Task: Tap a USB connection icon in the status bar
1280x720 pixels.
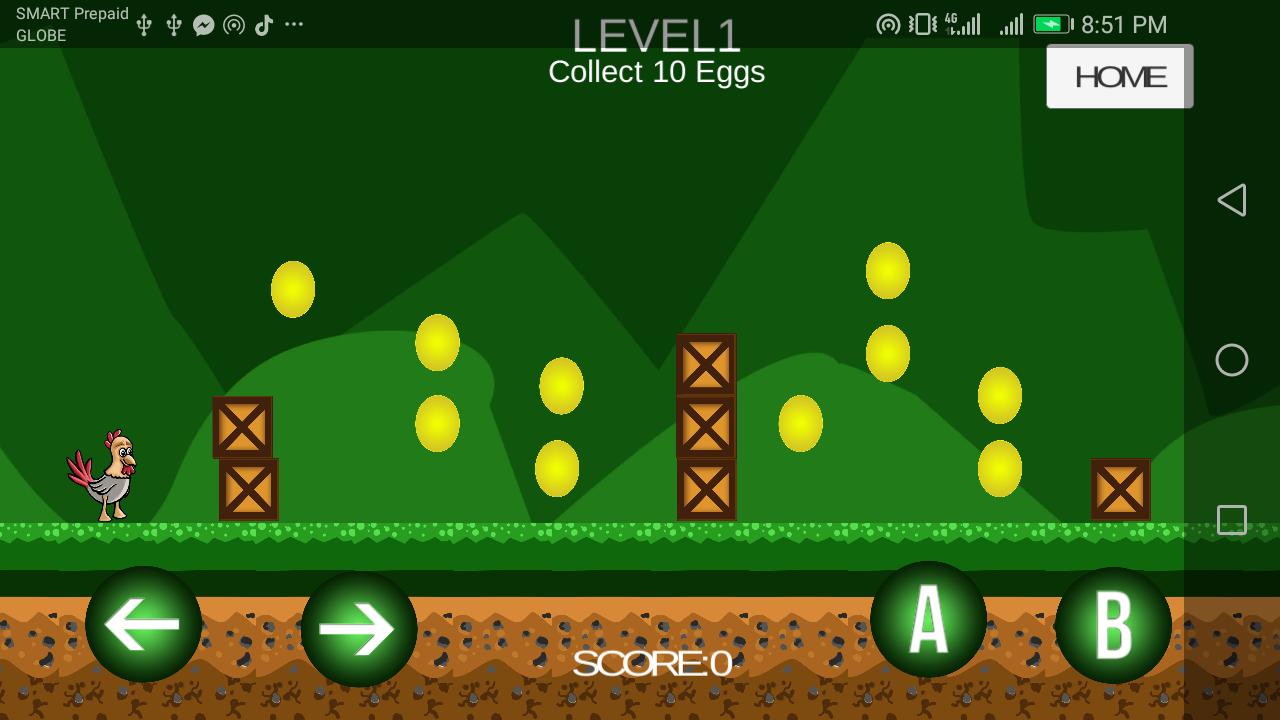Action: click(144, 23)
